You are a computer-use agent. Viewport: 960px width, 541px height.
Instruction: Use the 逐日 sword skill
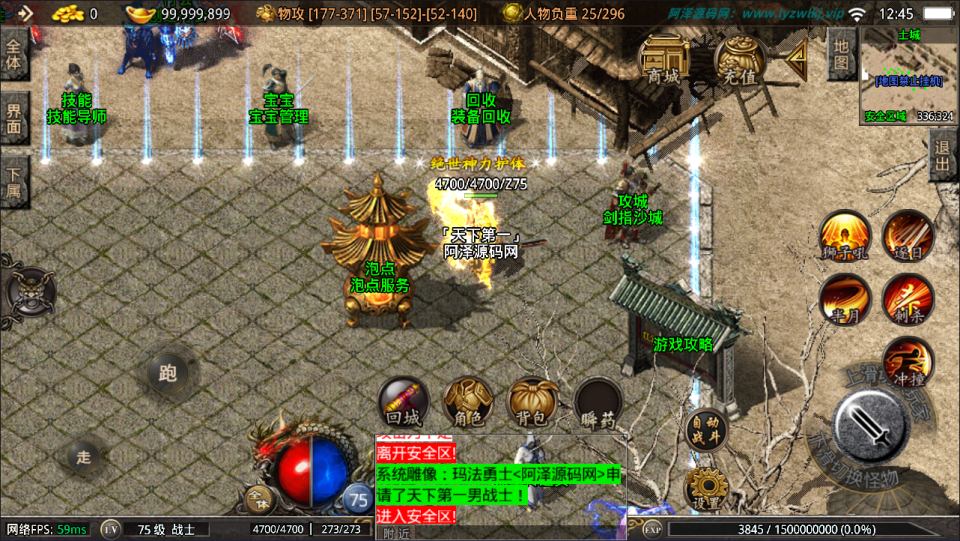[x=908, y=236]
